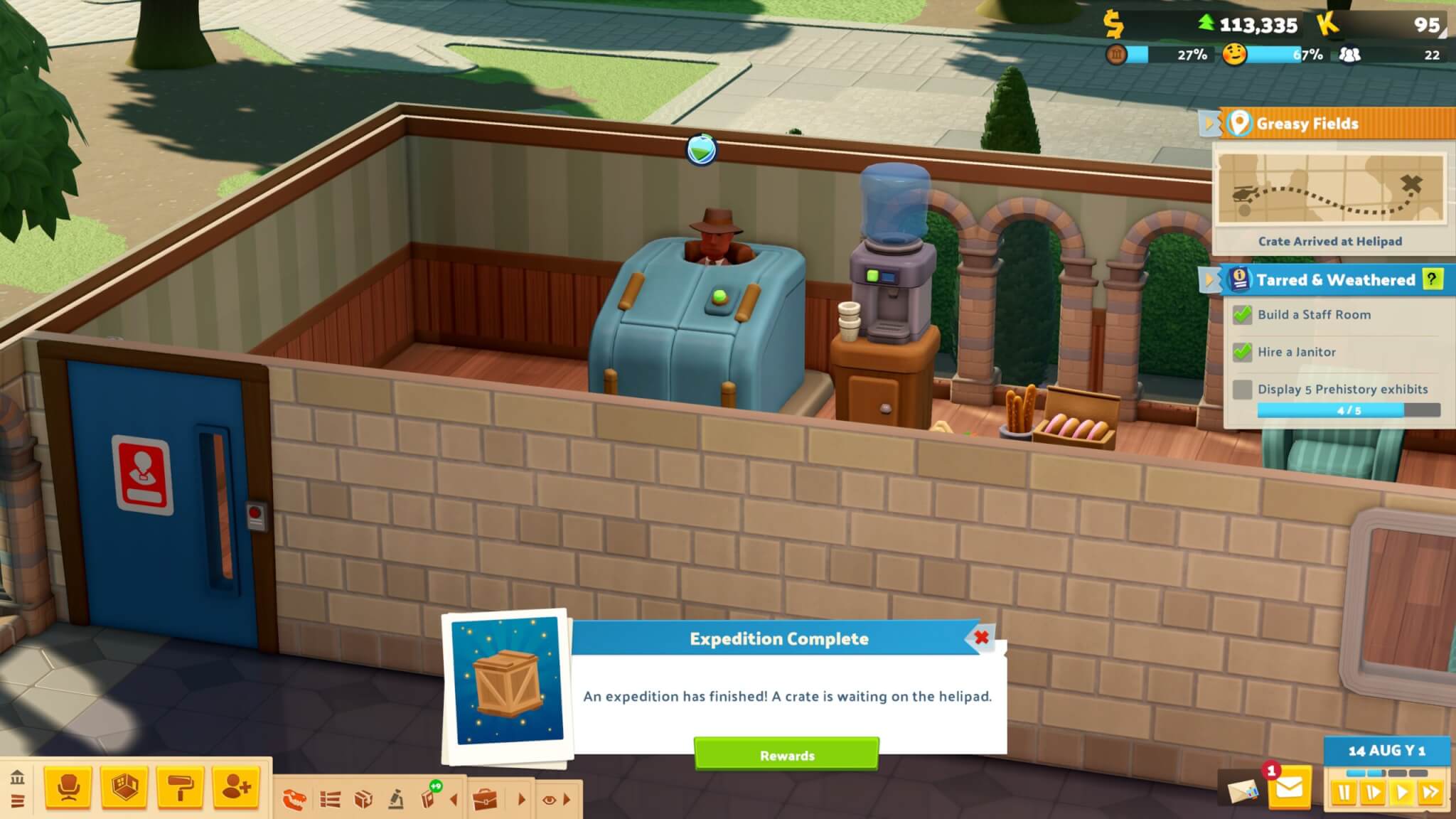Claim the expedition Rewards
The image size is (1456, 819).
coord(786,755)
